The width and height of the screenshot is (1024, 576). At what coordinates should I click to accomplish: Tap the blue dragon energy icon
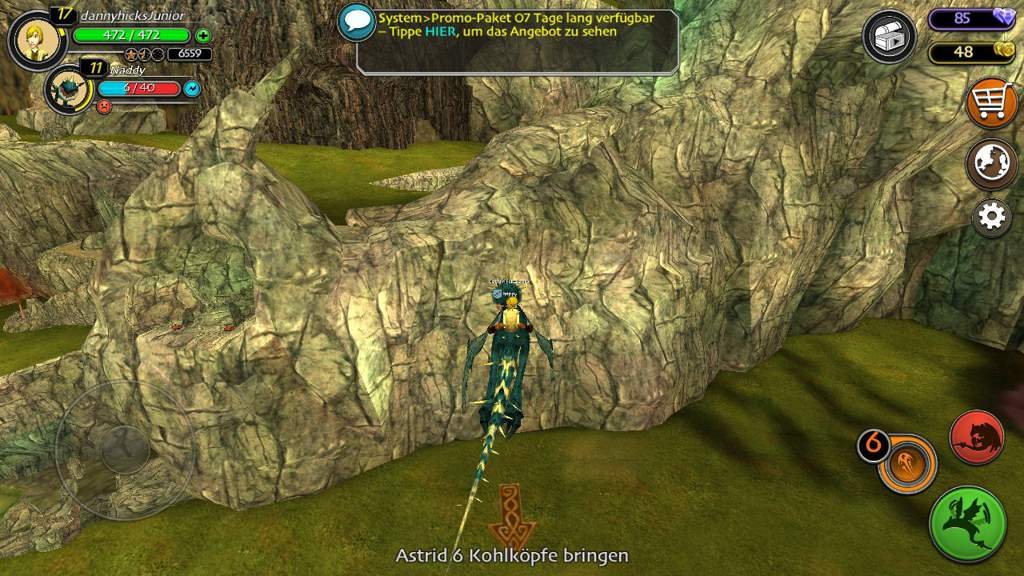[192, 89]
